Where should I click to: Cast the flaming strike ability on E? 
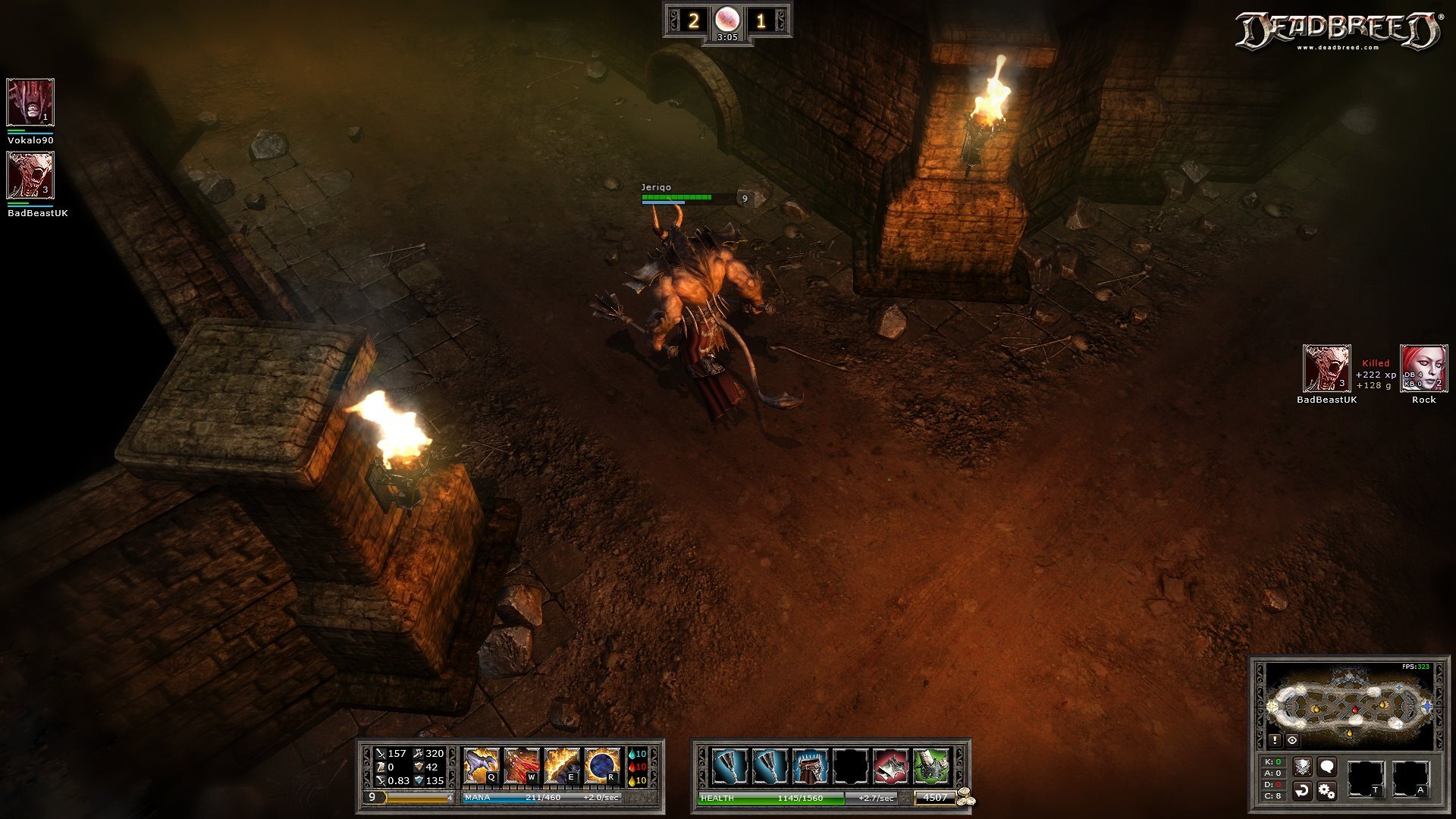pos(561,766)
